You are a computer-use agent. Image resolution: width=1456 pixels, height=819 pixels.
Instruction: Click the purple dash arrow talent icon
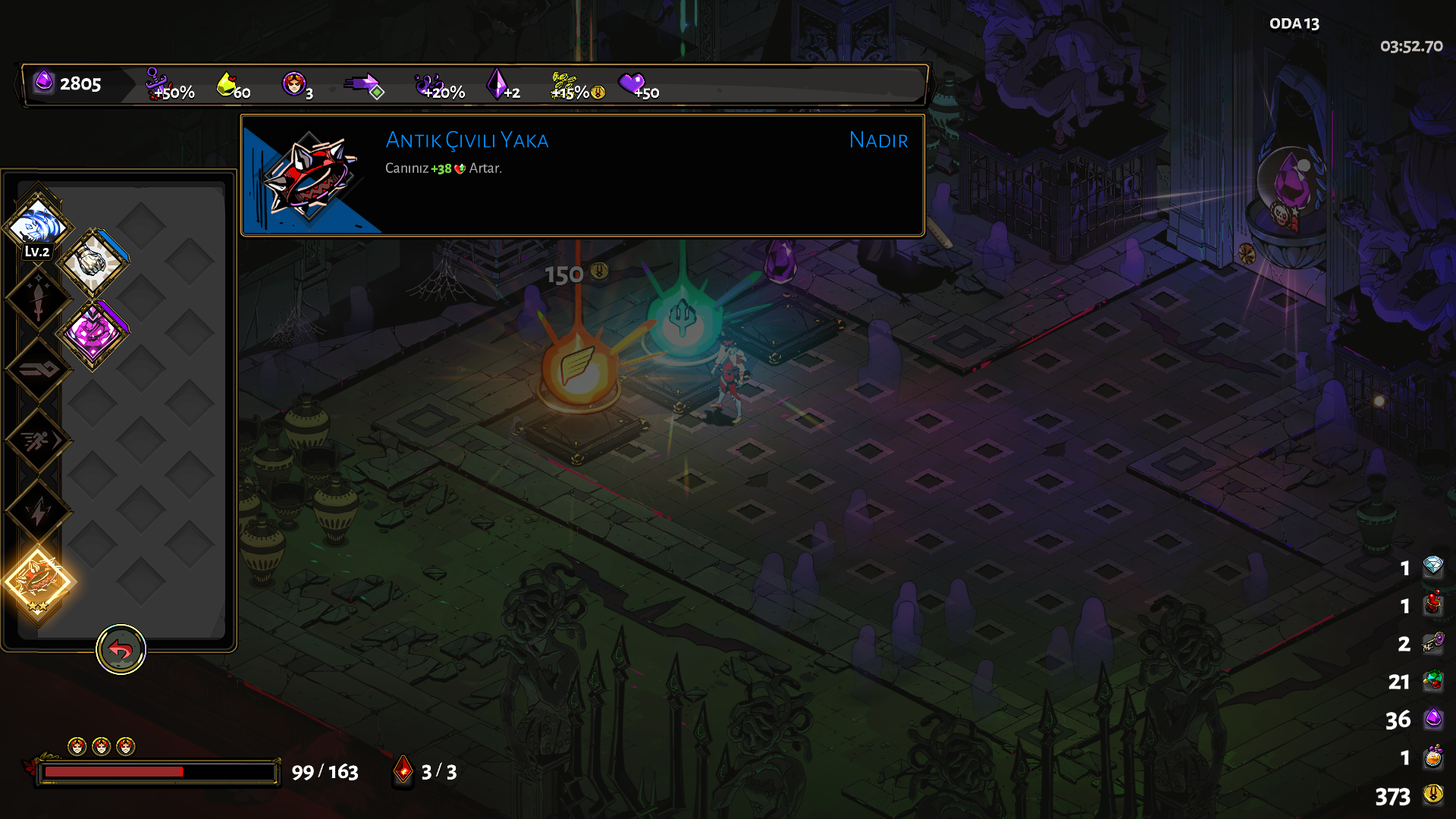click(364, 84)
